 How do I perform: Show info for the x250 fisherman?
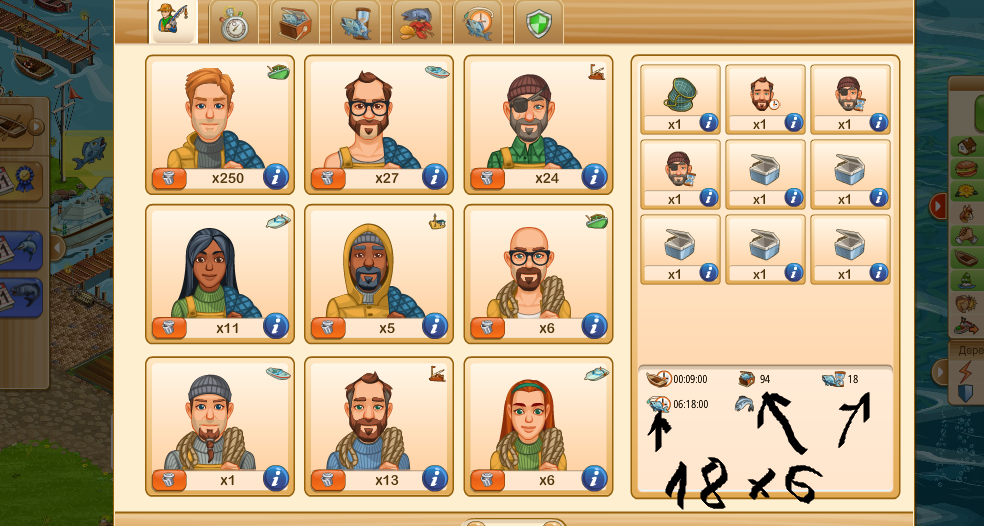(276, 177)
